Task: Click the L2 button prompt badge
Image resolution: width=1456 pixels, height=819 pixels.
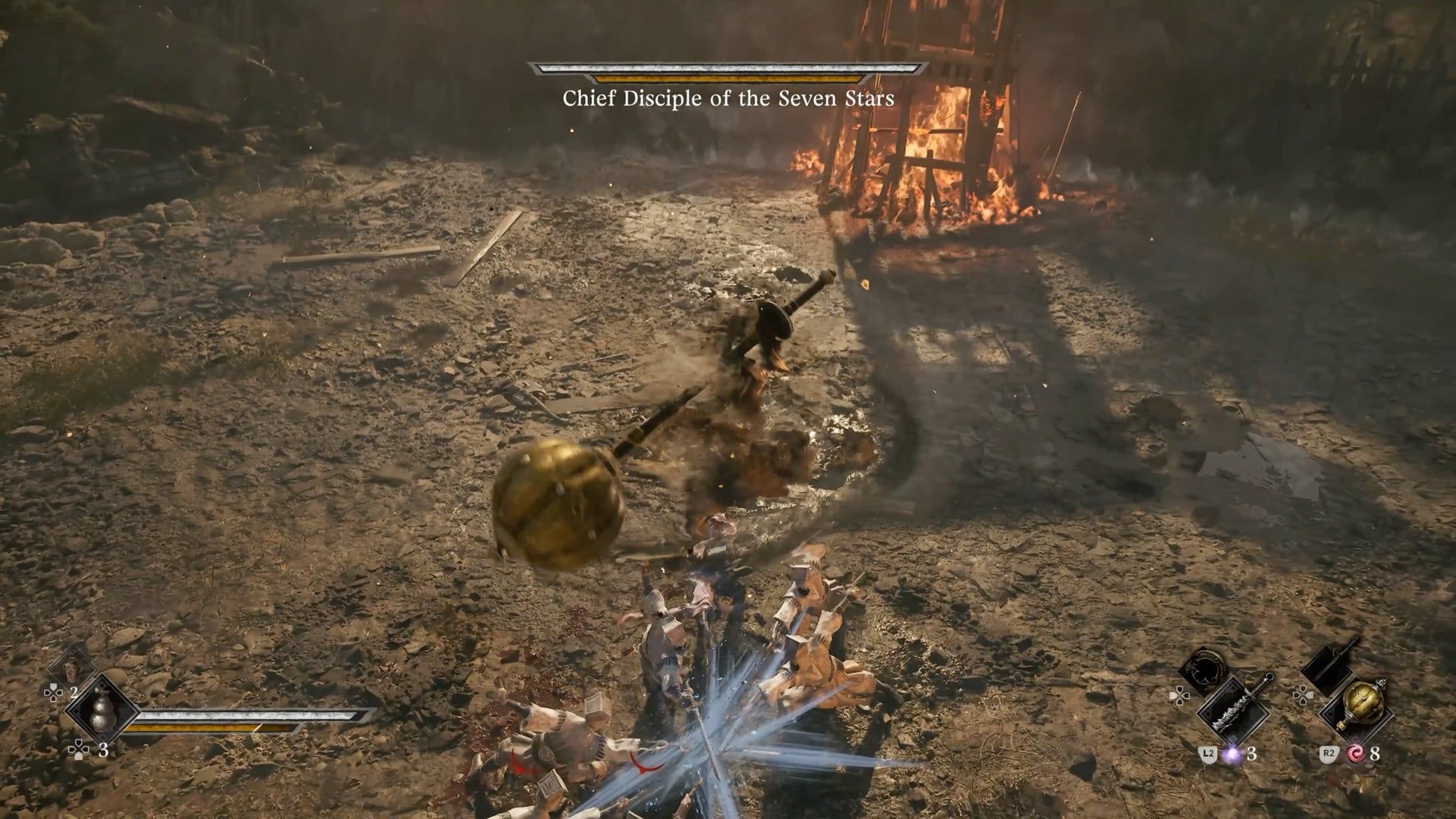Action: 1208,753
